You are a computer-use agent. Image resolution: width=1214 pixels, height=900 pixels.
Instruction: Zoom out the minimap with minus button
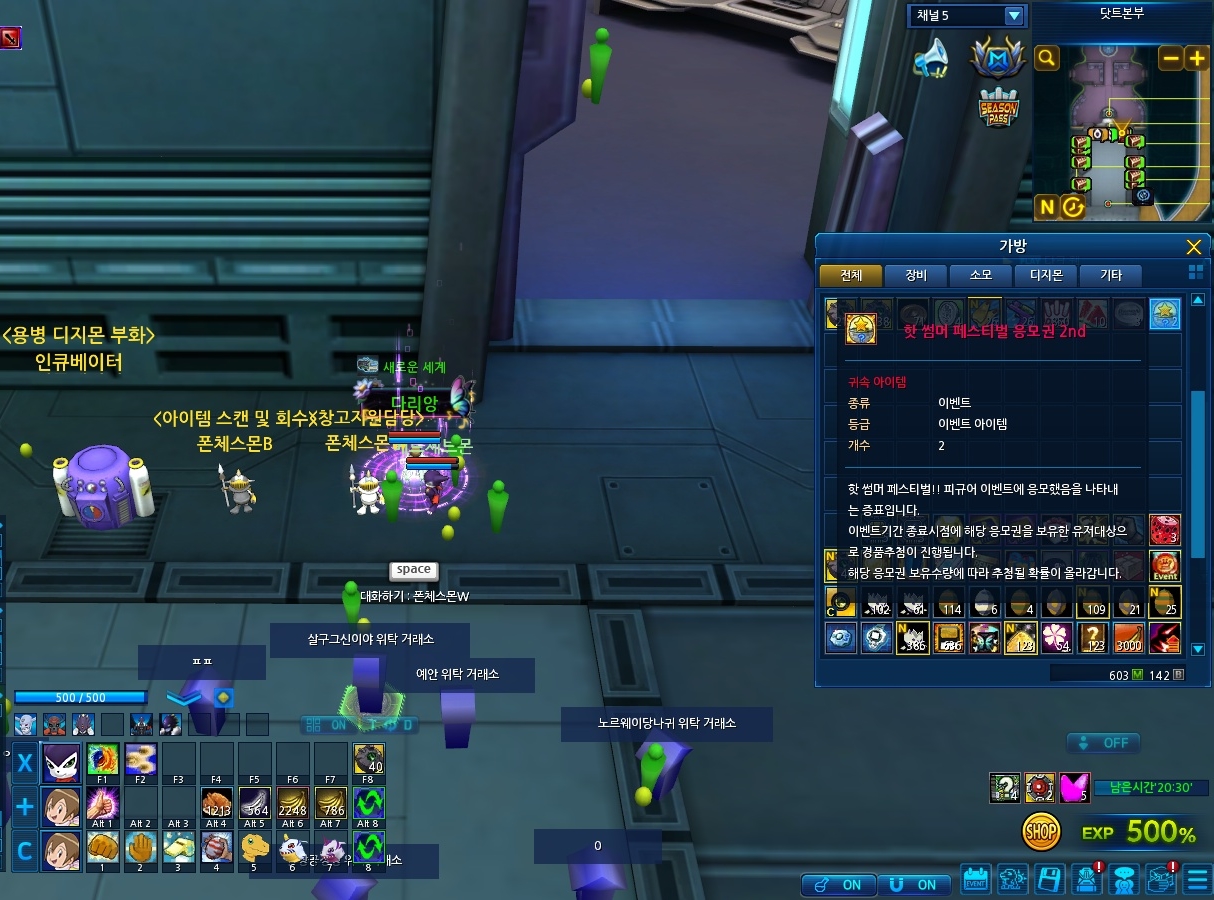(1170, 59)
